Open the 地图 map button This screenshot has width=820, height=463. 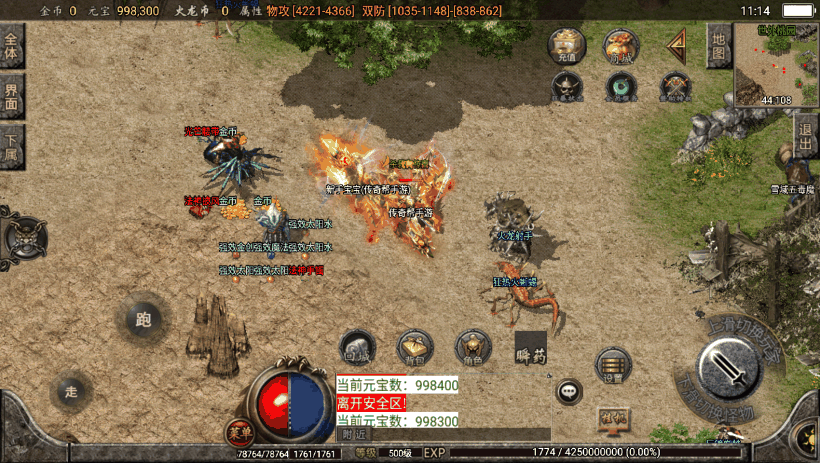pos(717,46)
